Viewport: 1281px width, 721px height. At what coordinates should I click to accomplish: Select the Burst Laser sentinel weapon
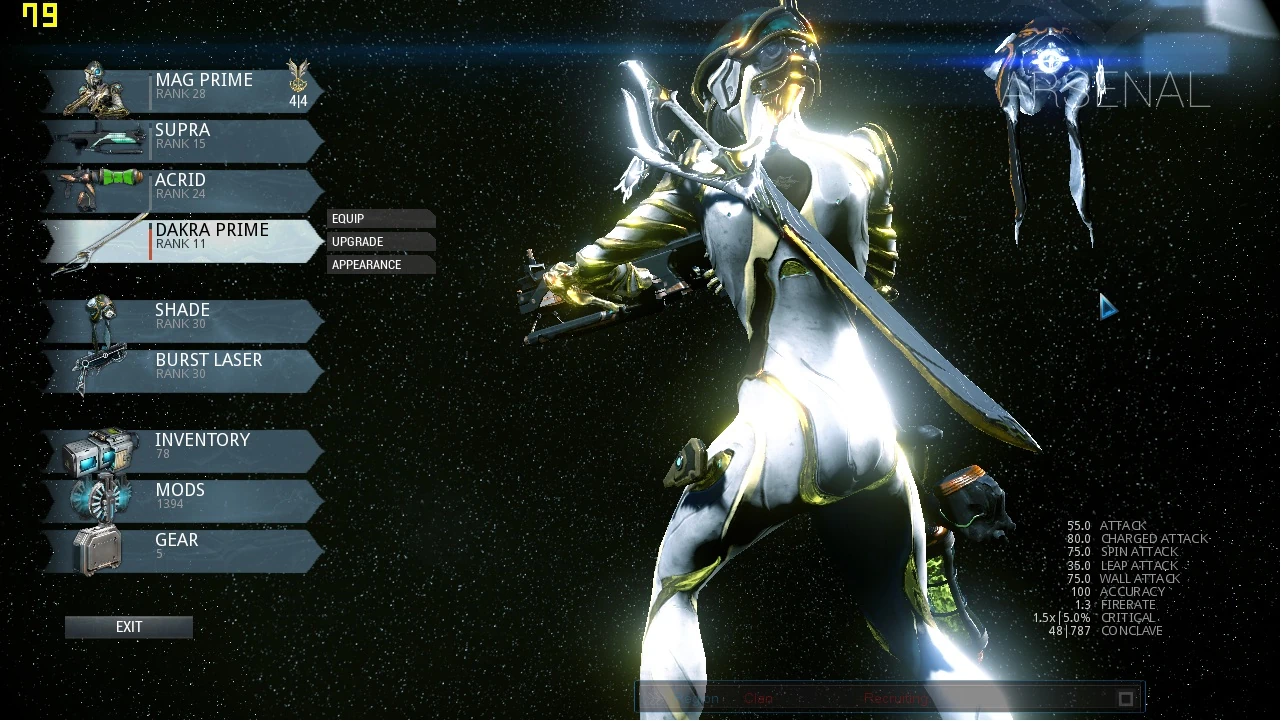point(185,370)
